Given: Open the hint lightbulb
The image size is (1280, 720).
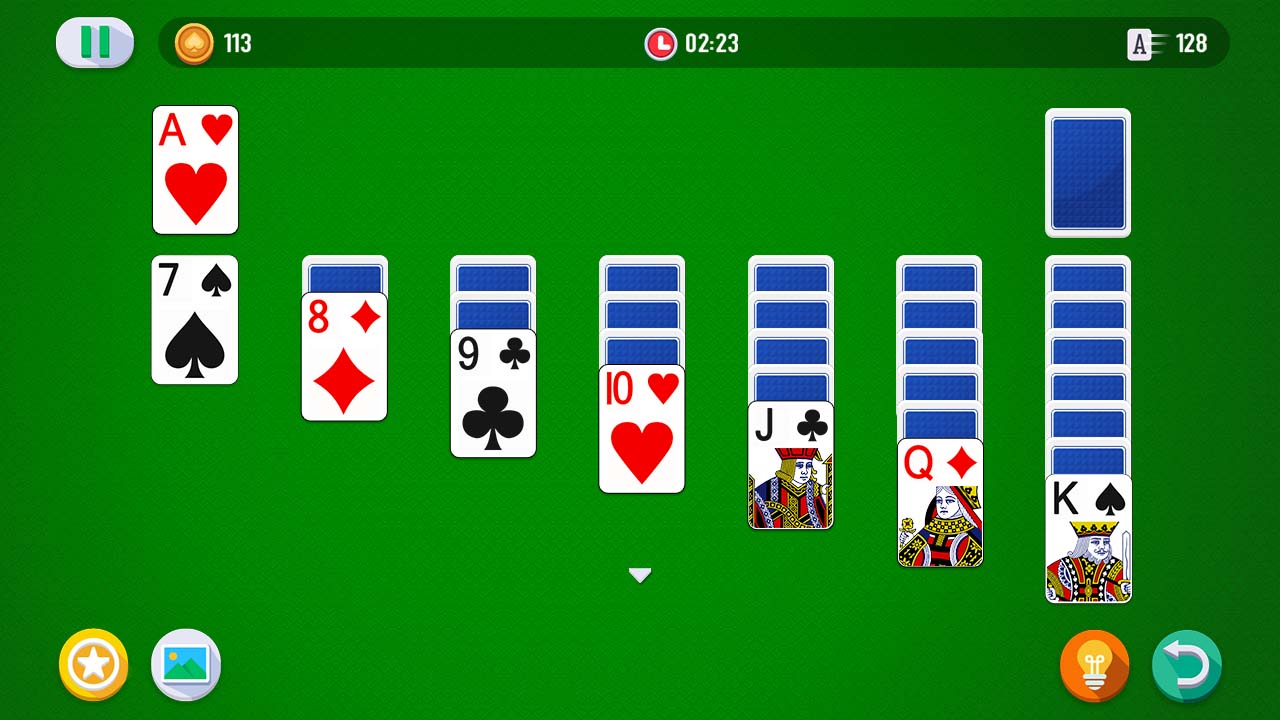Looking at the screenshot, I should click(1094, 664).
